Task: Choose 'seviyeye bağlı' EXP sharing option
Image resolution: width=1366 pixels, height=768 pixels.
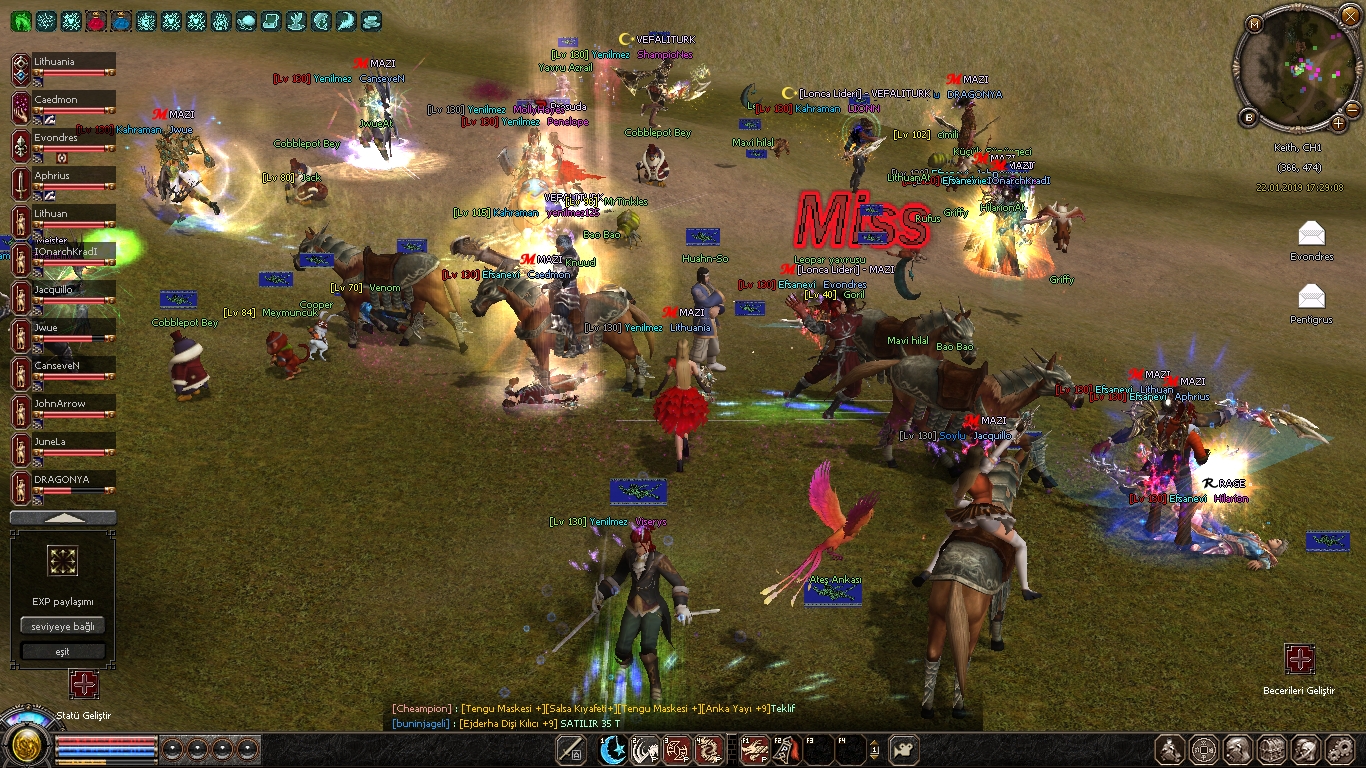Action: 63,626
